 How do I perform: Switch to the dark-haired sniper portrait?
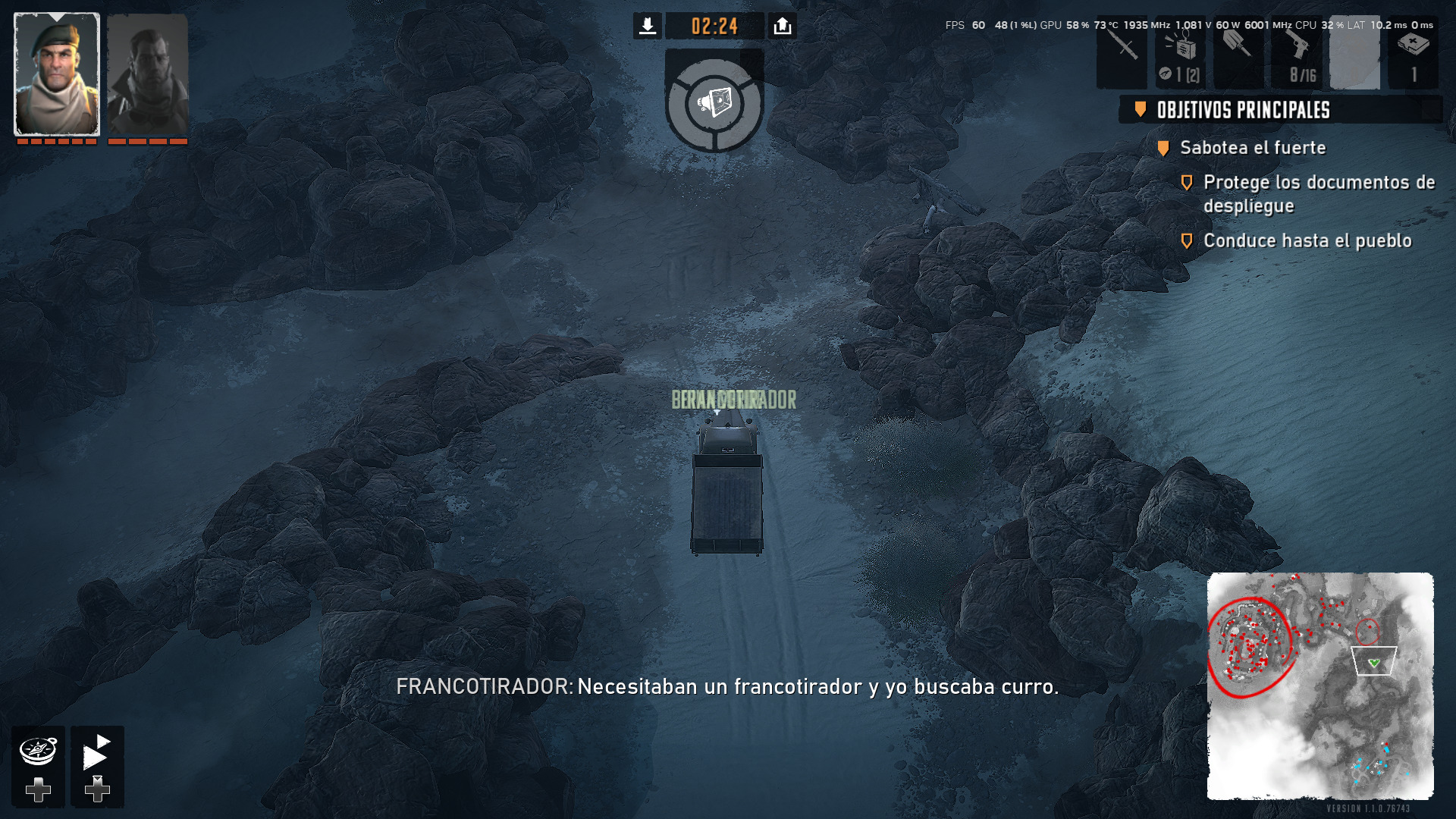tap(148, 74)
